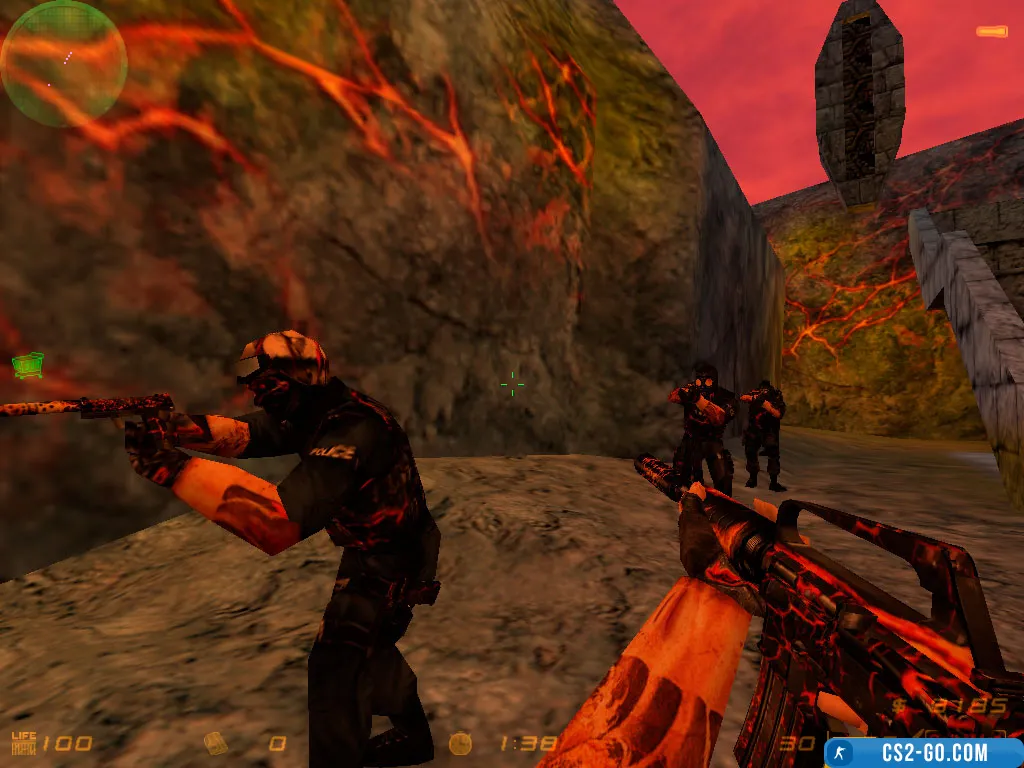Click the orange bullet icon

[992, 32]
